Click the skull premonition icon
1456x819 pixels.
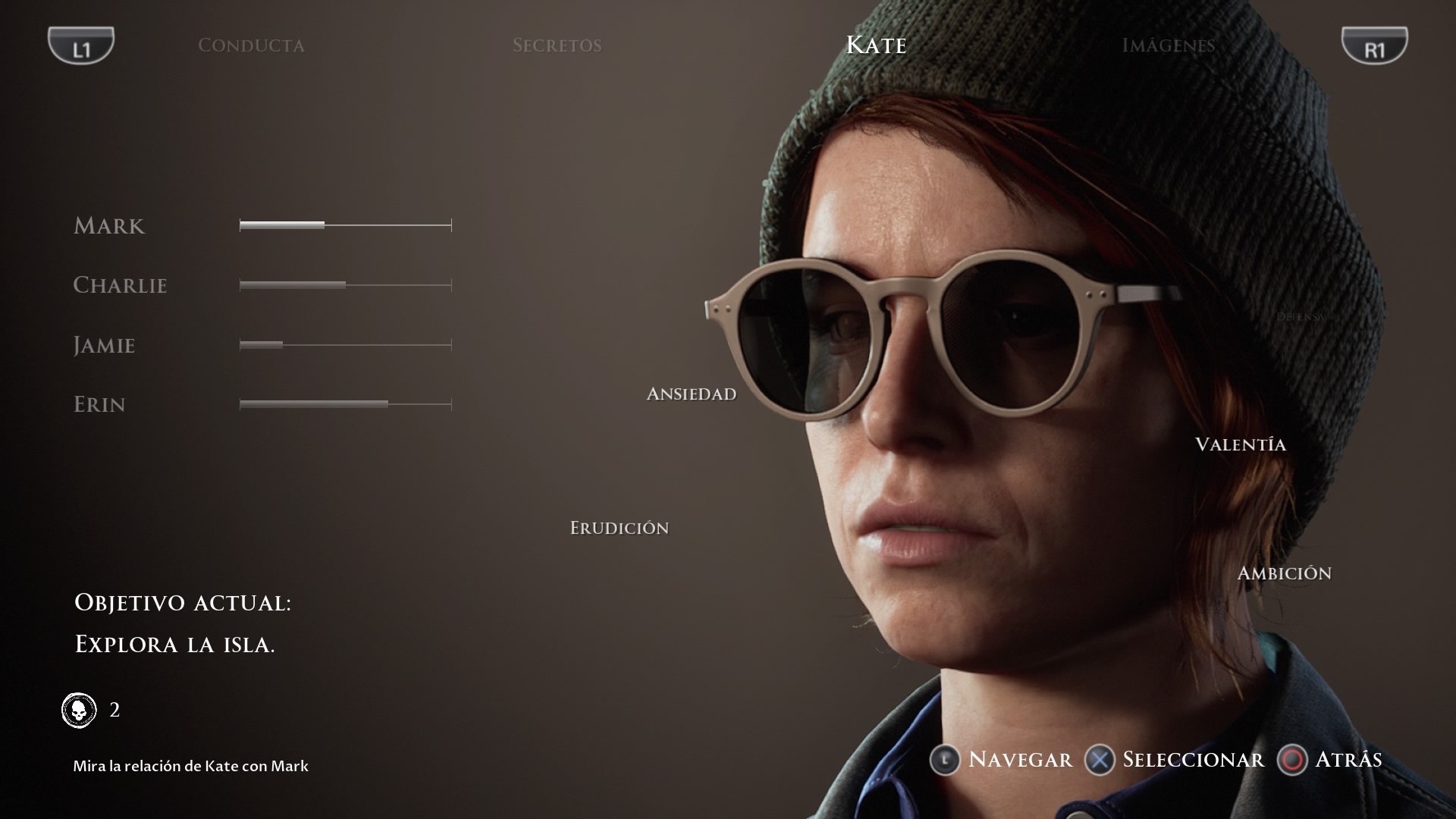[79, 711]
